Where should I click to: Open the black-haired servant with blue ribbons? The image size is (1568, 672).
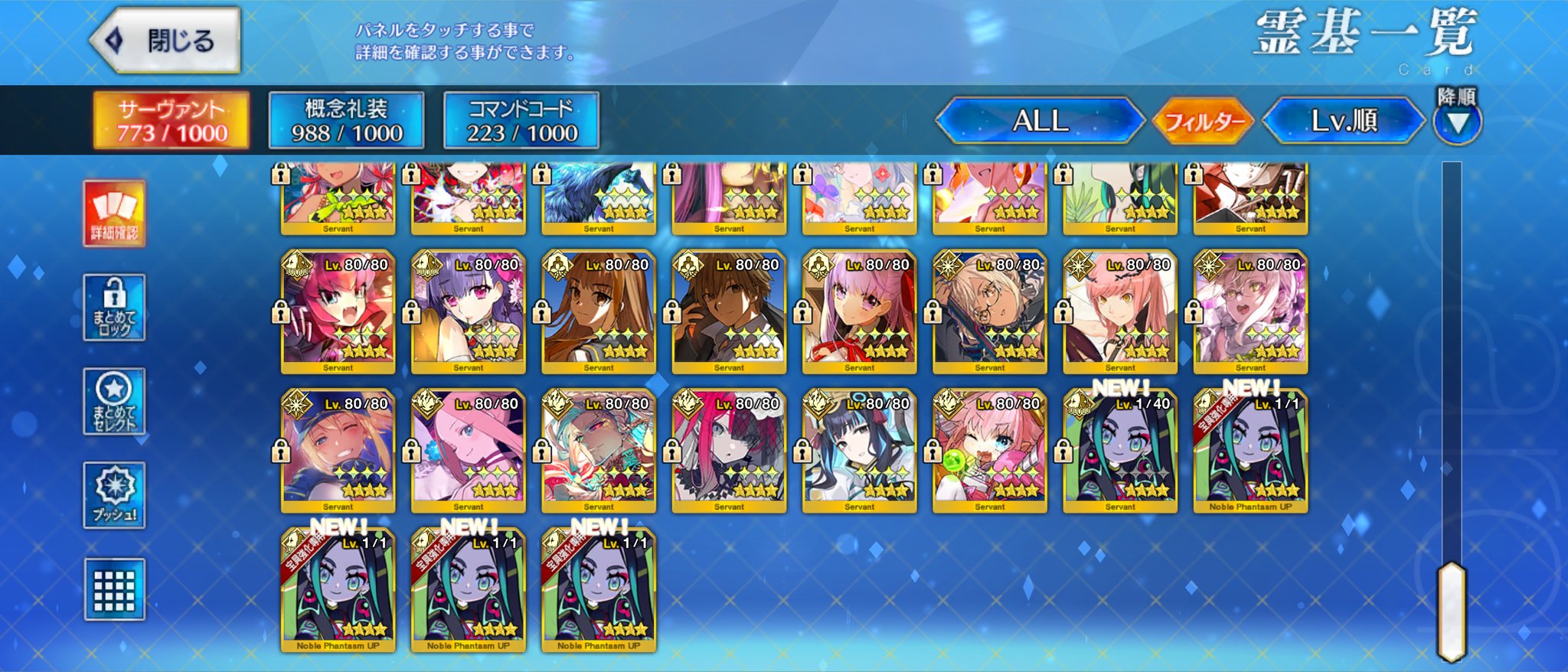click(x=859, y=451)
